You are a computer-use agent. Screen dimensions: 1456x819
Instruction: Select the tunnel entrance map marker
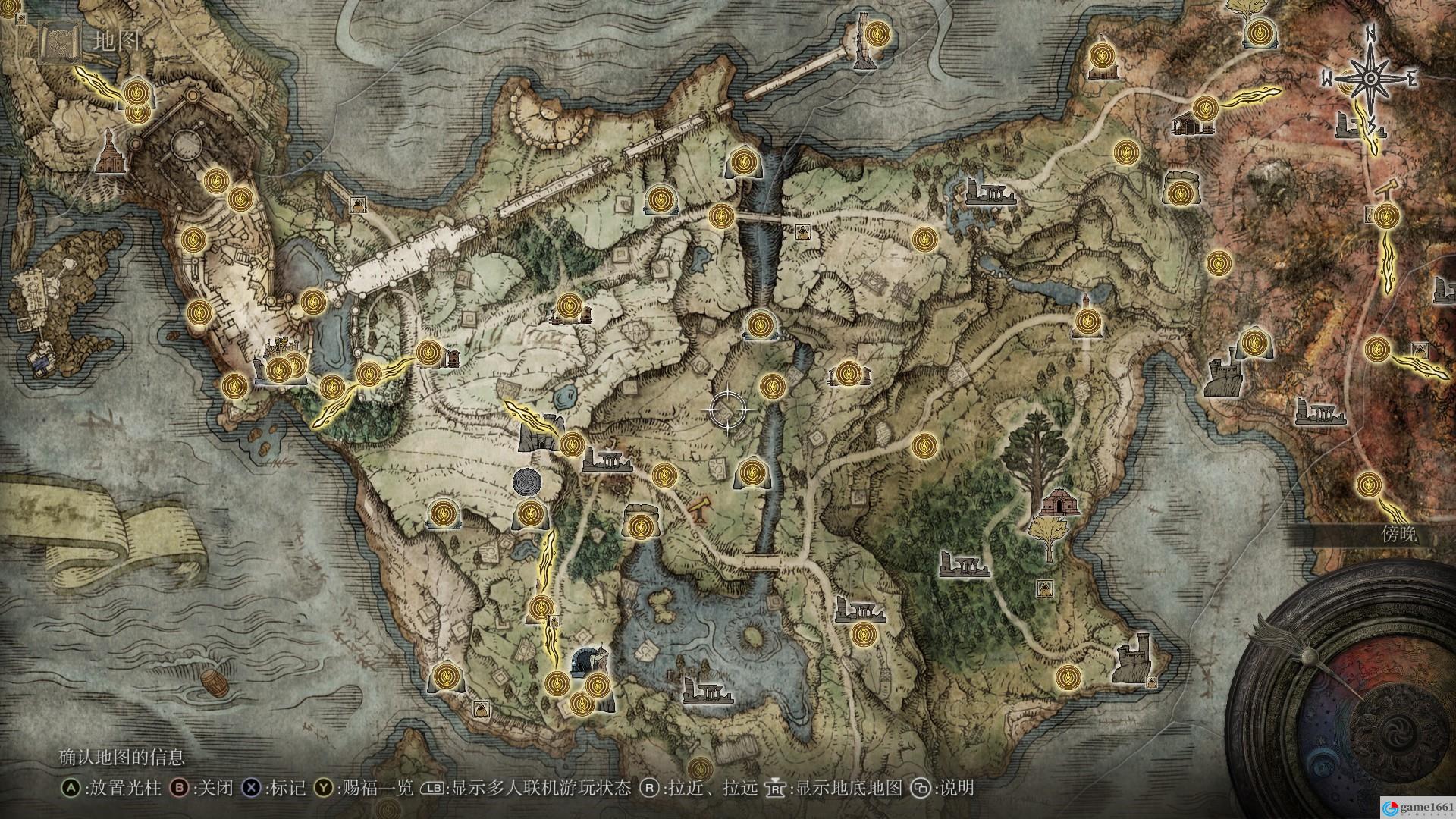click(584, 660)
